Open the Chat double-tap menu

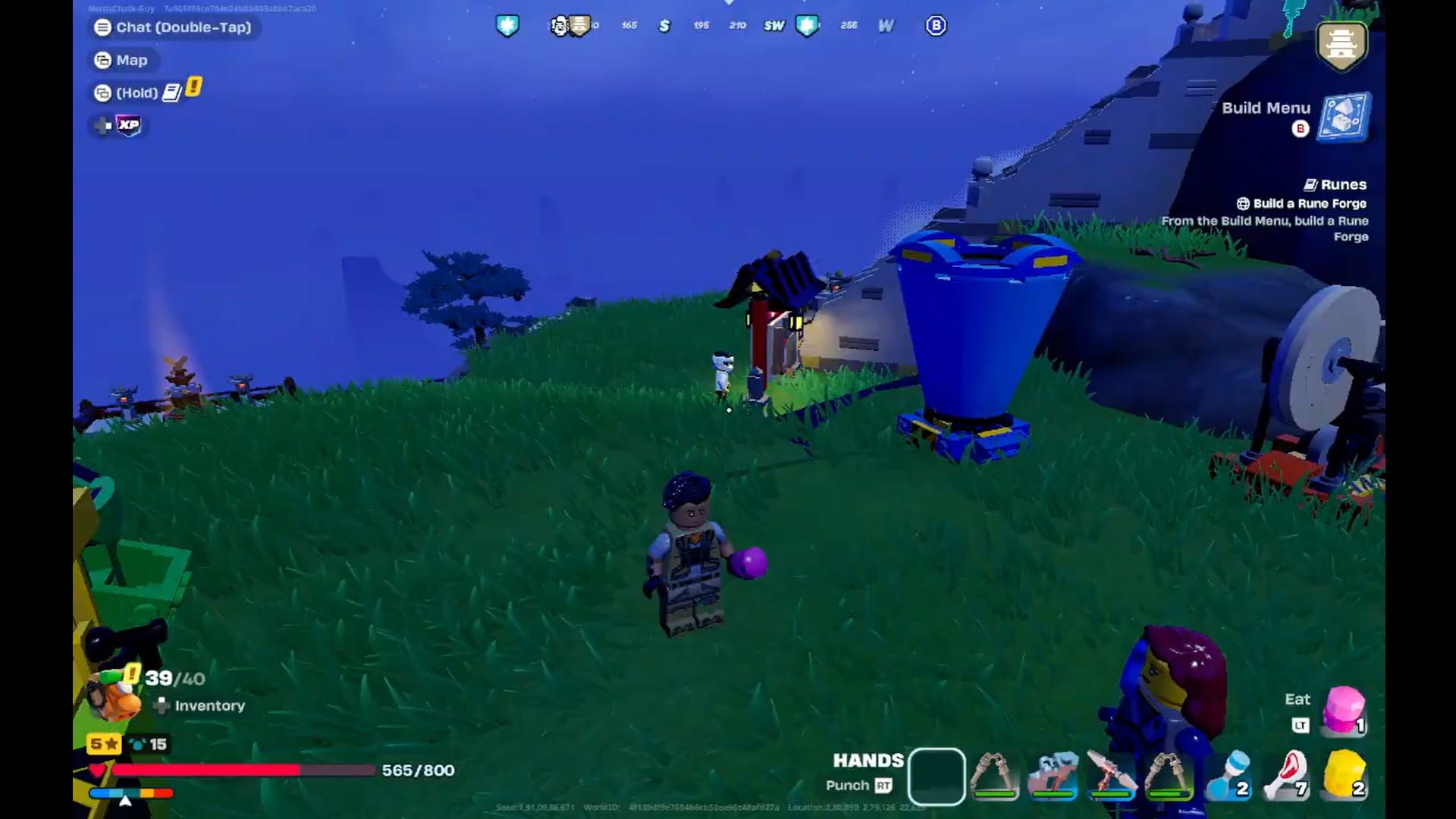[173, 27]
